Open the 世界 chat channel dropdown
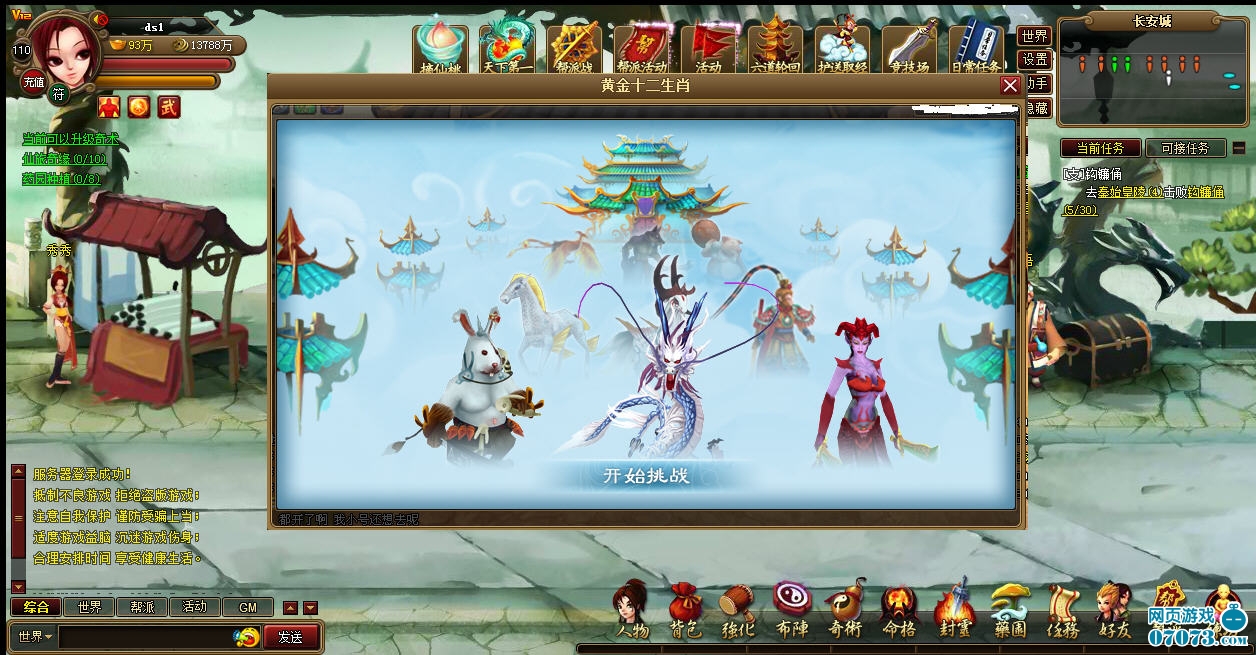 [x=34, y=637]
